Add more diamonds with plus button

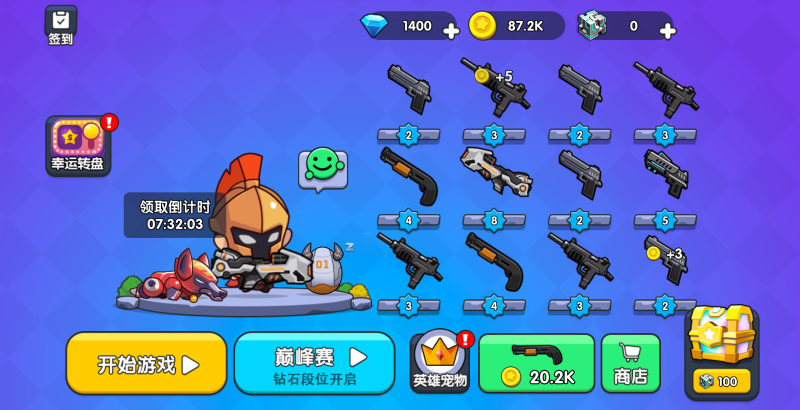[451, 30]
